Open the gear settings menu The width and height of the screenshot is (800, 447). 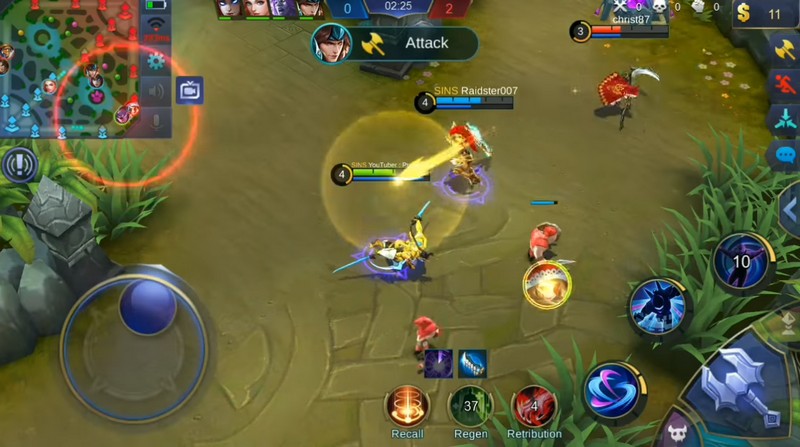[x=155, y=60]
